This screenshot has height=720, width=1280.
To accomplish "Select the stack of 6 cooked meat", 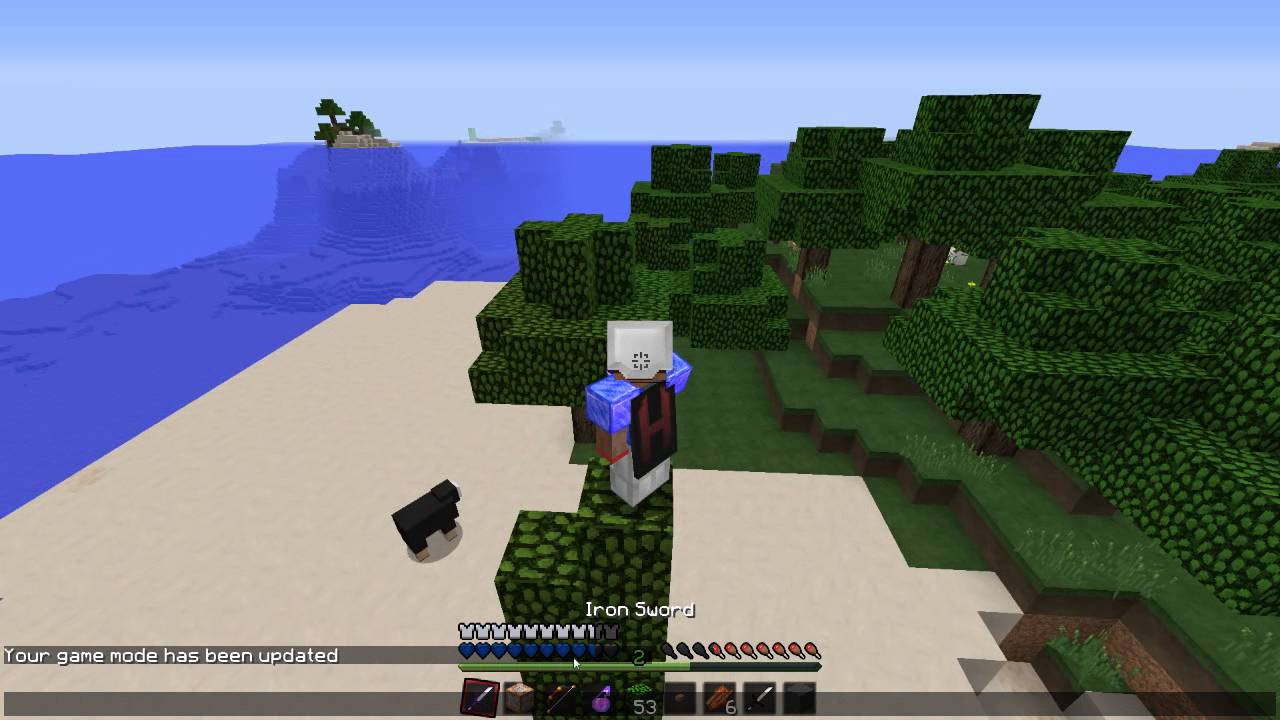I will tap(719, 695).
